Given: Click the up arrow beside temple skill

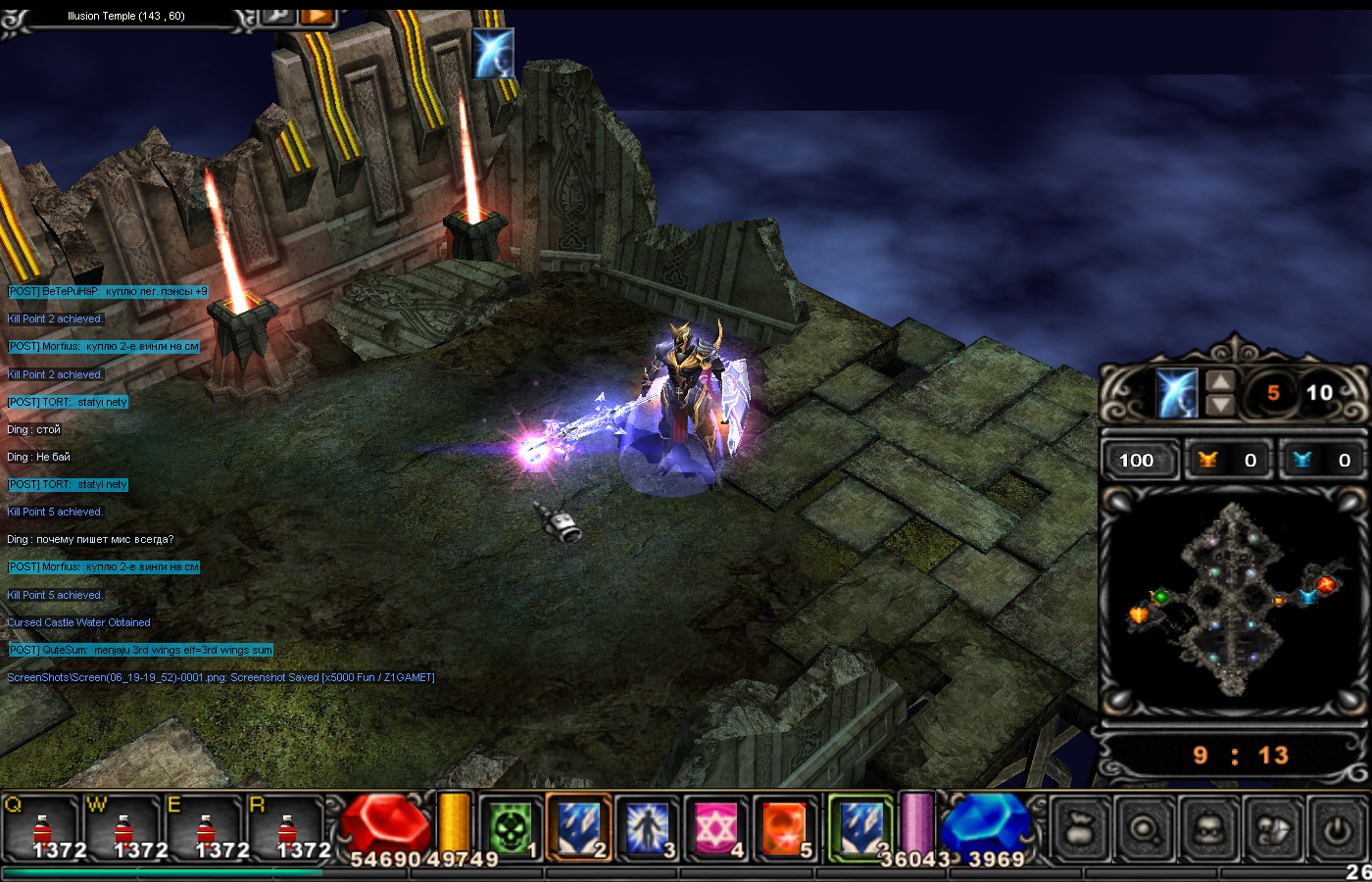Looking at the screenshot, I should (x=1220, y=381).
